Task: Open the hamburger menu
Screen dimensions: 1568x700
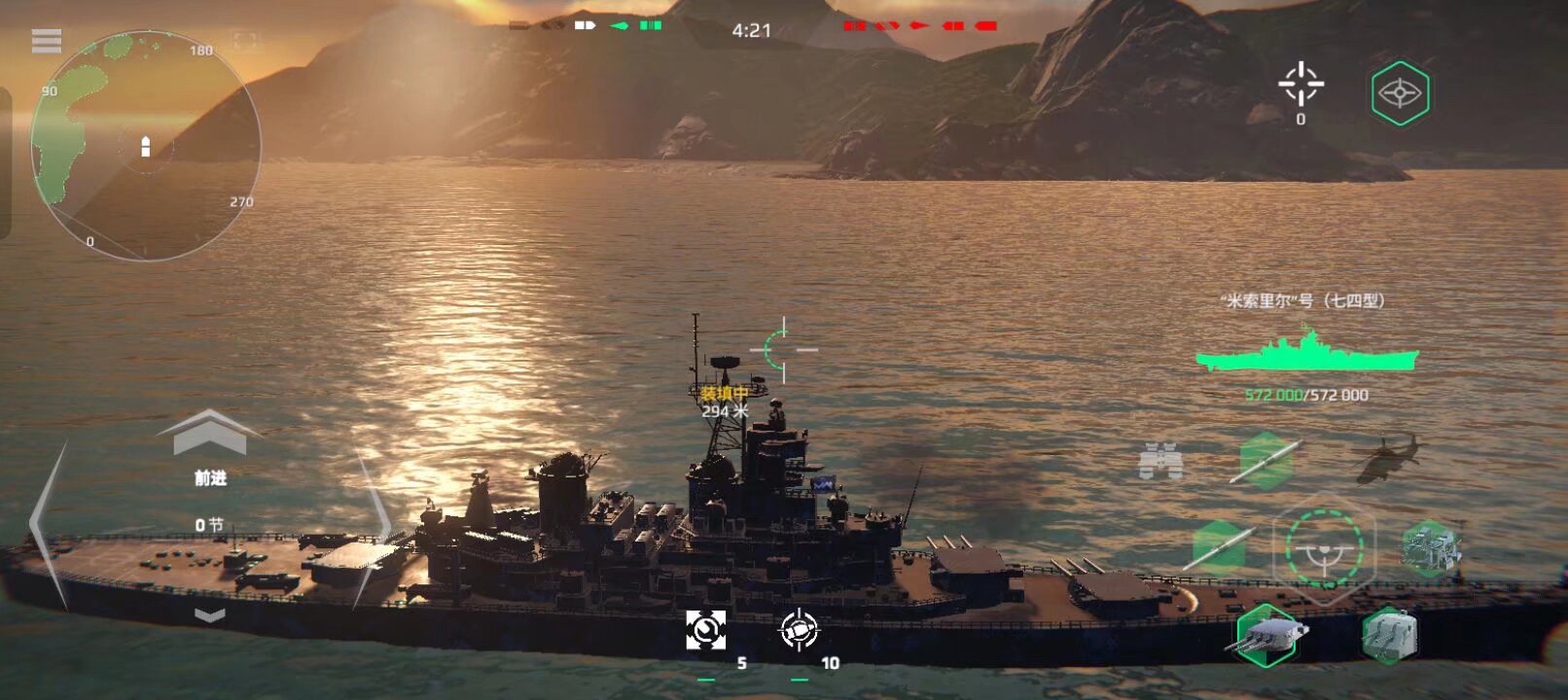Action: pyautogui.click(x=47, y=41)
